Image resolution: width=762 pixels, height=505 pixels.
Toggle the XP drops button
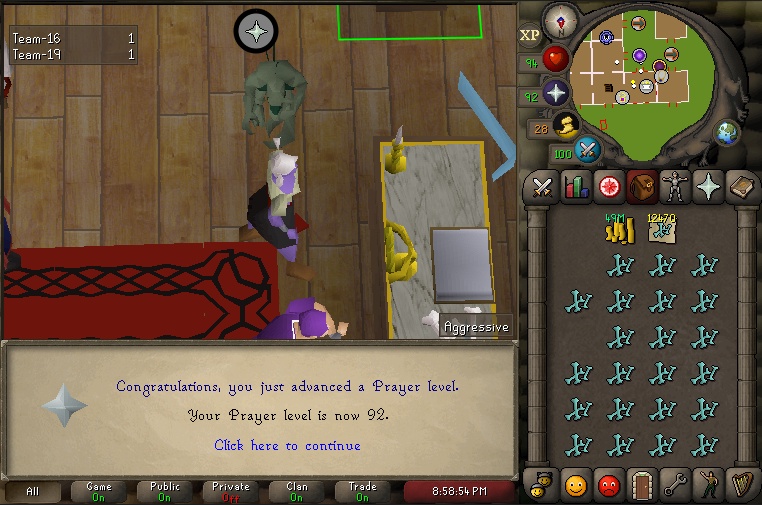530,35
